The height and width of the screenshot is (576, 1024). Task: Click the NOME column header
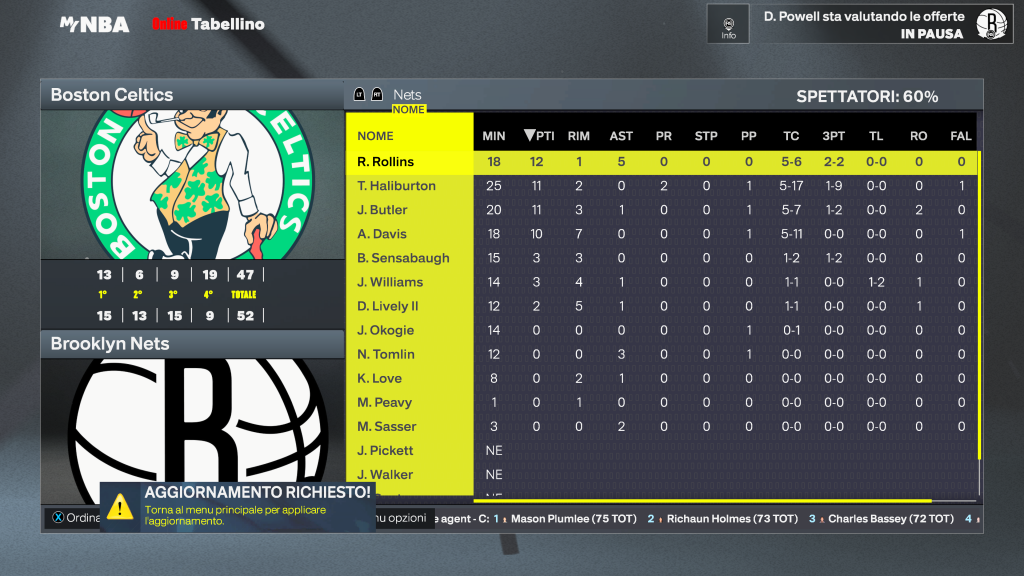pyautogui.click(x=376, y=136)
